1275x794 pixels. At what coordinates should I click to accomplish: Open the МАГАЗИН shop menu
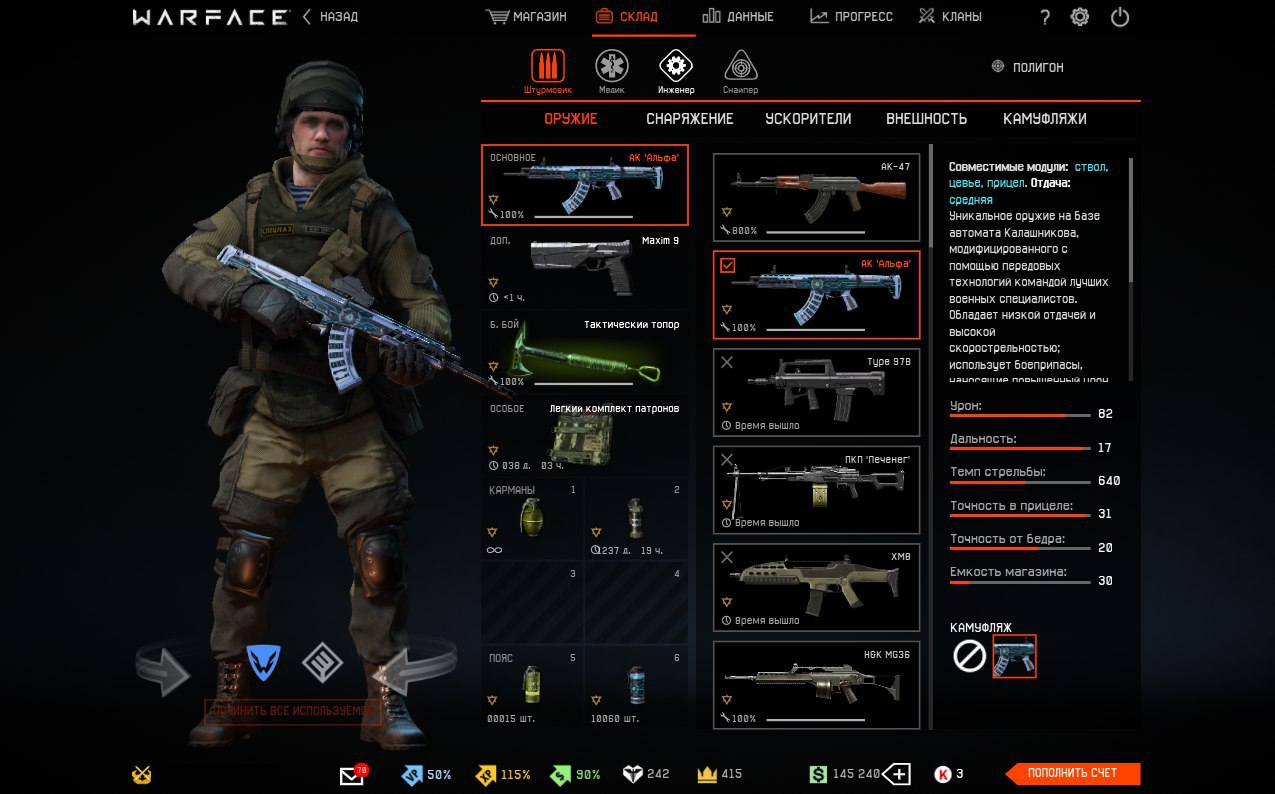(526, 17)
